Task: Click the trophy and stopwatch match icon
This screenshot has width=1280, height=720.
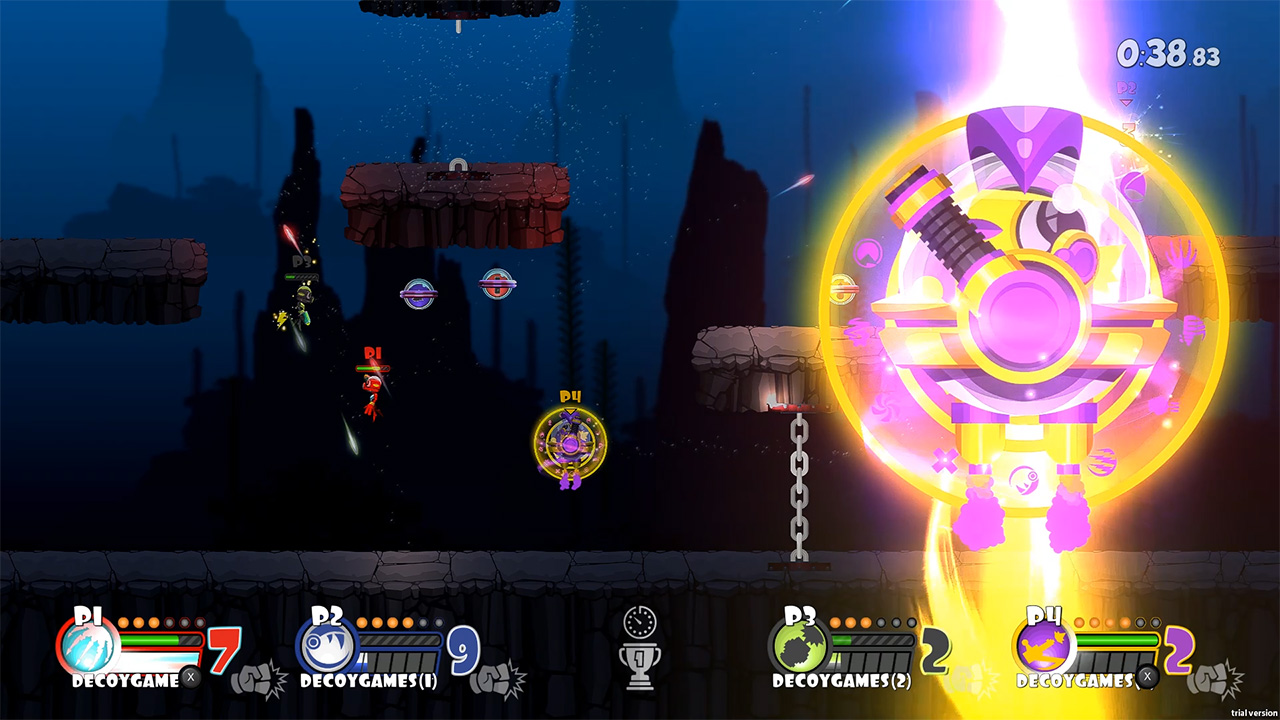Action: [x=639, y=647]
